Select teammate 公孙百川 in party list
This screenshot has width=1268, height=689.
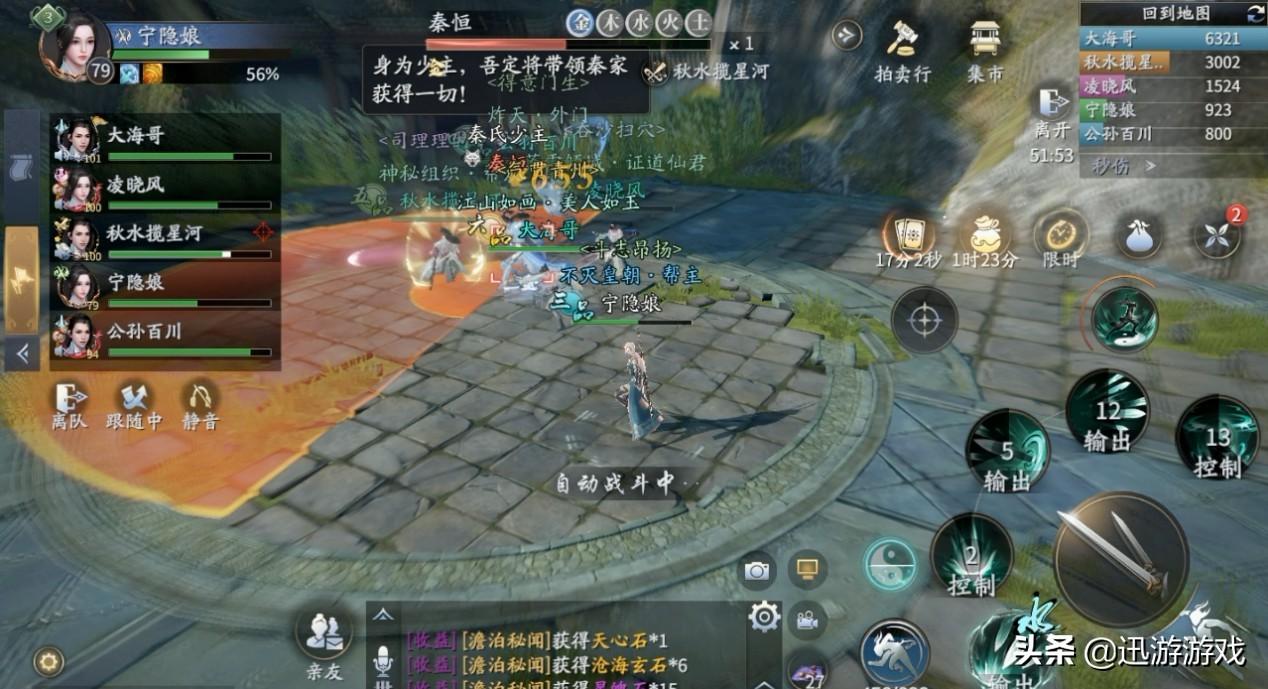[x=165, y=334]
